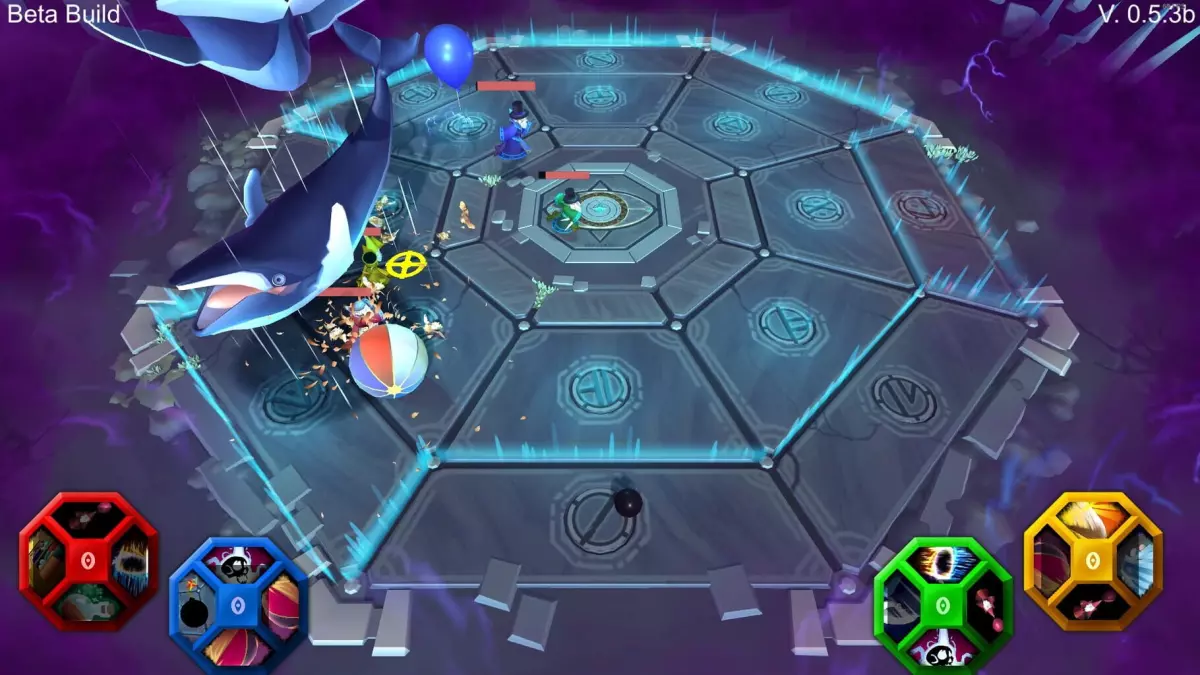Click the yellow octagon's center emblem

click(x=1092, y=560)
